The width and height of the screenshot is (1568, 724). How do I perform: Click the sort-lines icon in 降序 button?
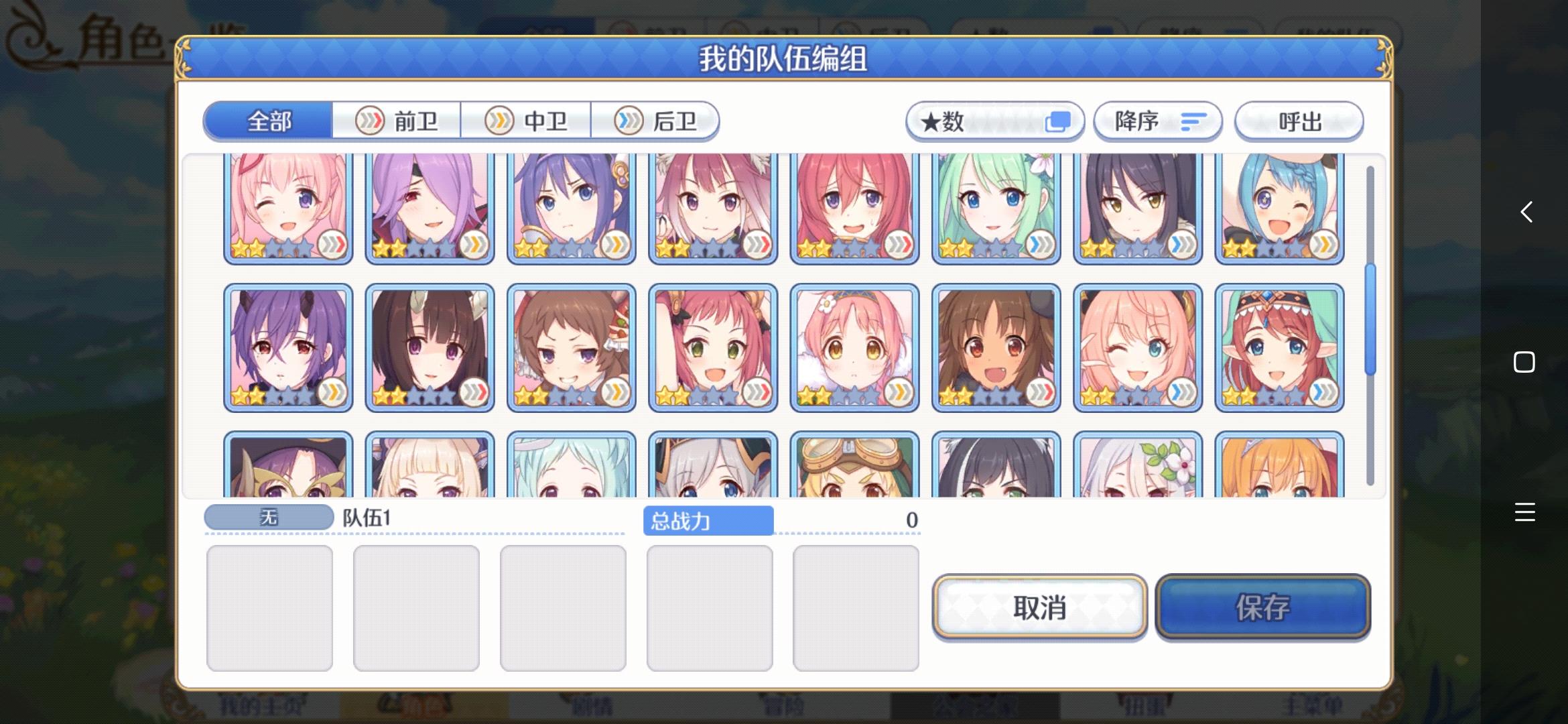1192,121
